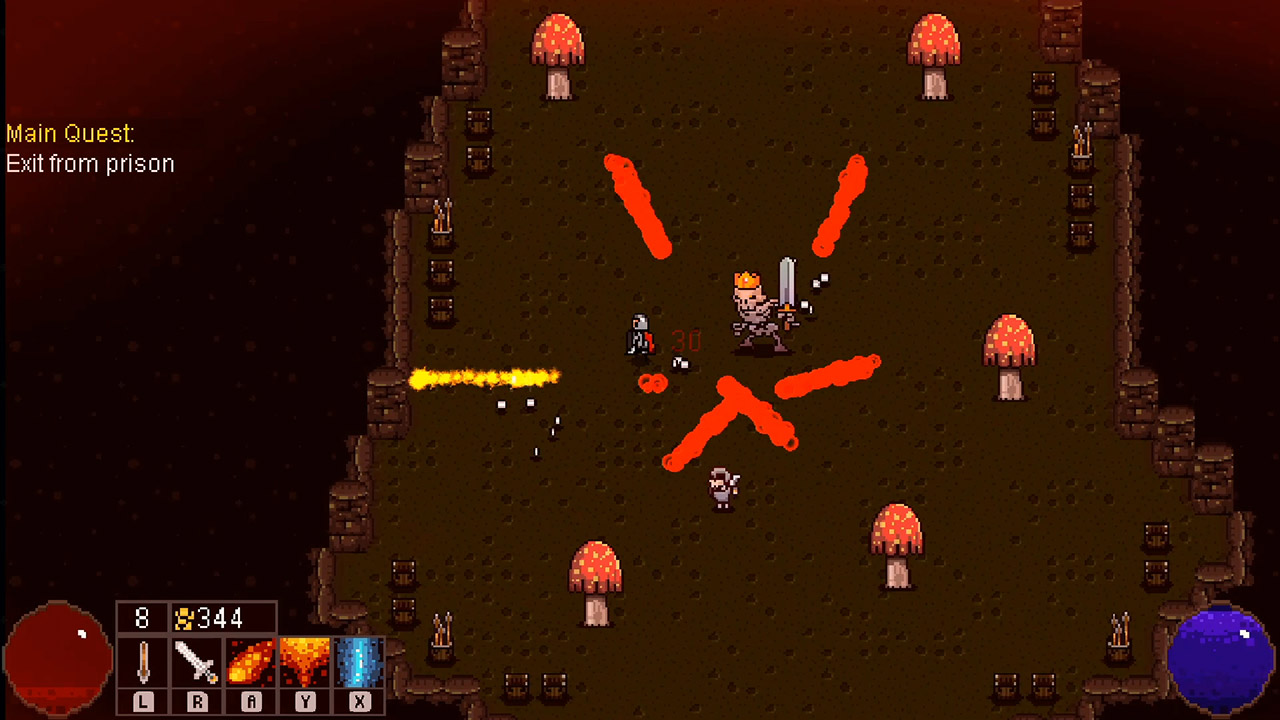Click the bearded dwarf character below the boss
This screenshot has width=1280, height=720.
pos(722,487)
